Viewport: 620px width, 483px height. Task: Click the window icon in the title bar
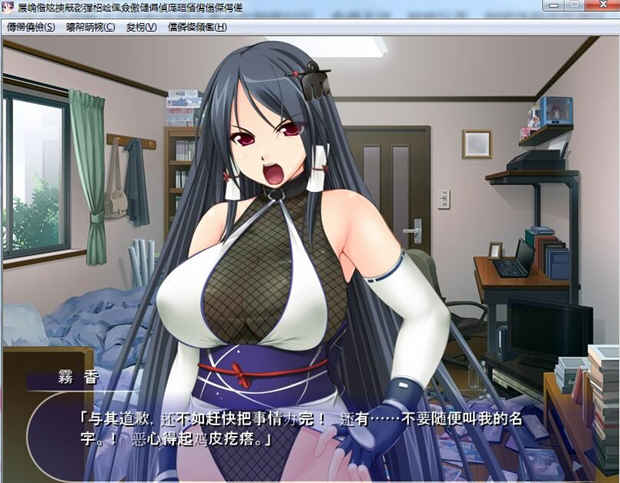click(9, 8)
